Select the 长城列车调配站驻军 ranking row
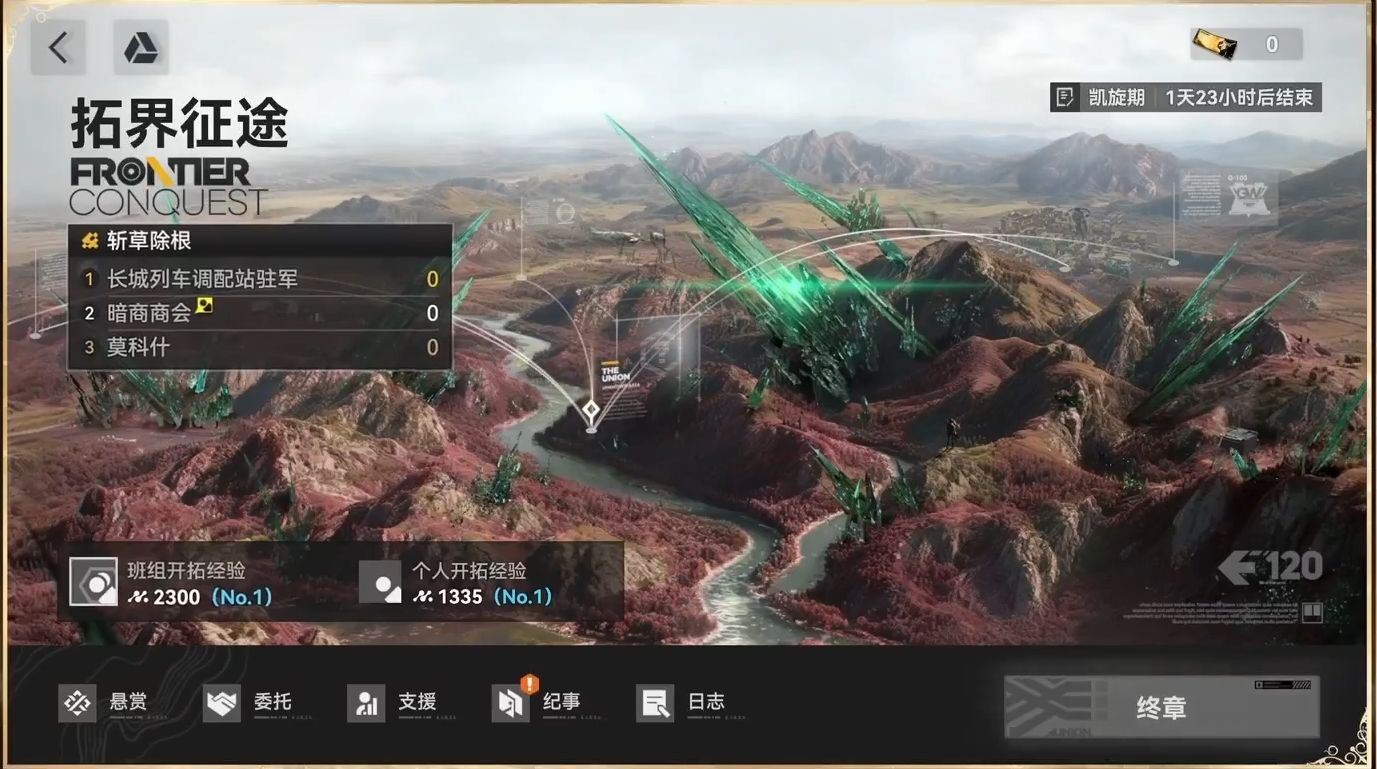 tap(260, 279)
